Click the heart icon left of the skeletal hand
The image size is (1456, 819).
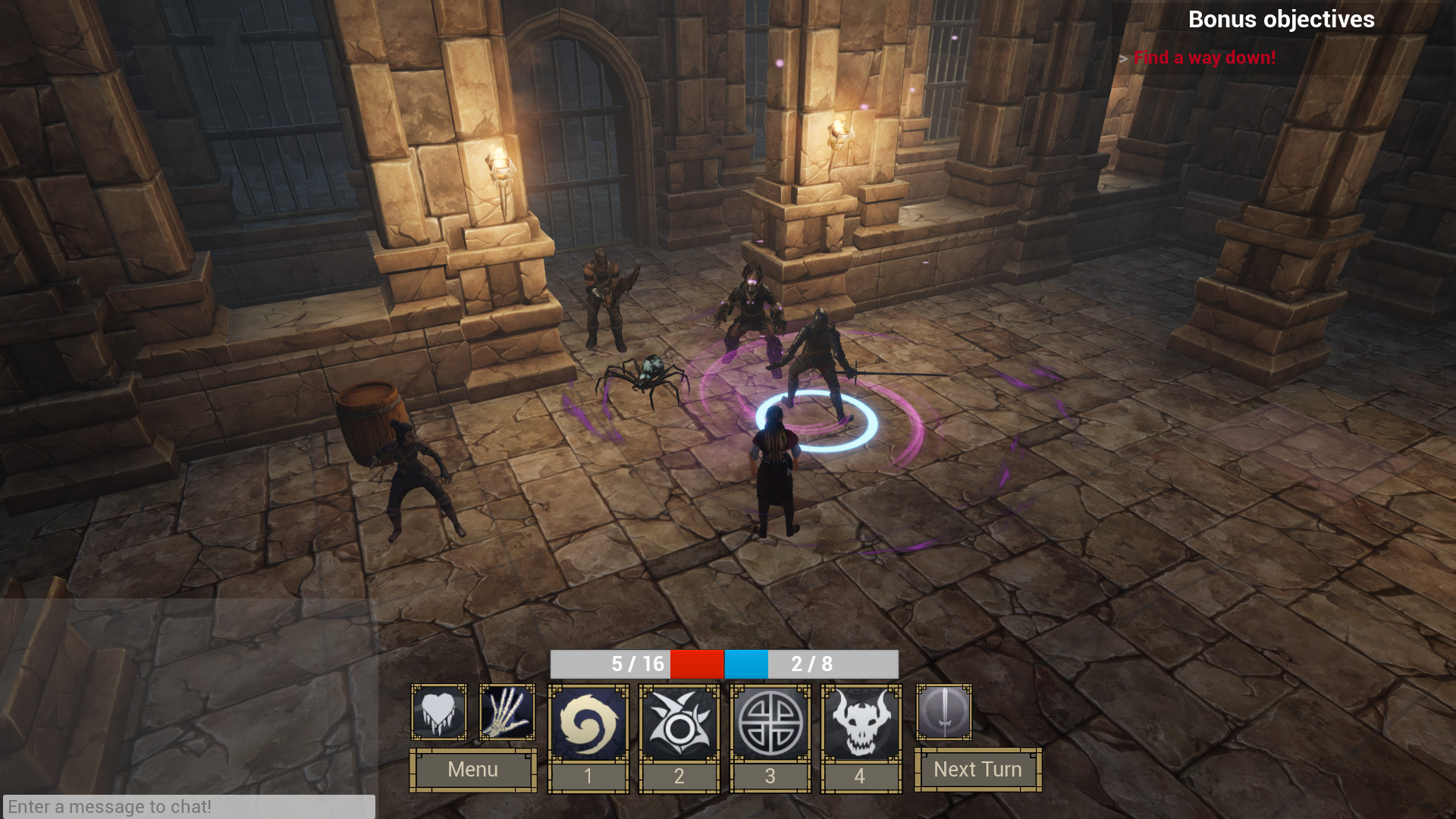pos(438,711)
